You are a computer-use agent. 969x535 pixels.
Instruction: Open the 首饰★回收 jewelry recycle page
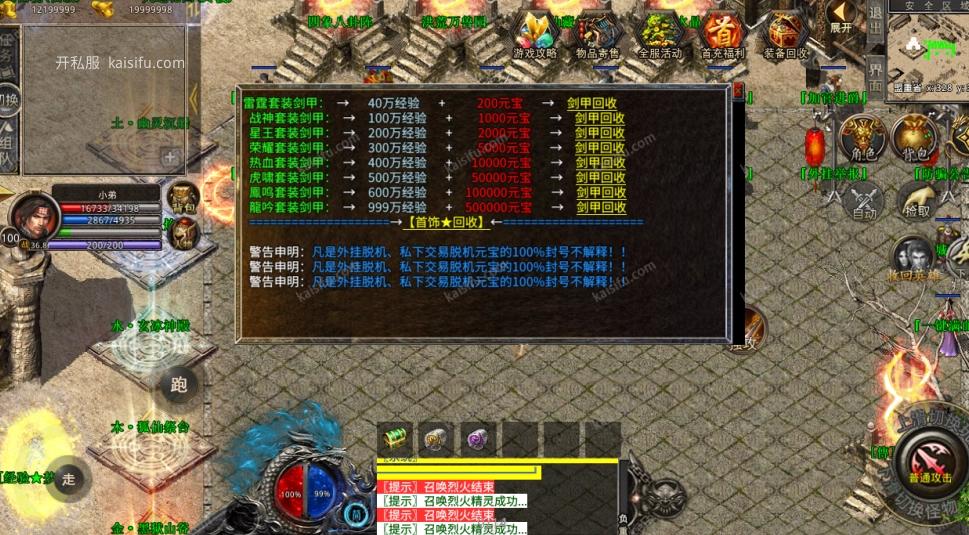(447, 223)
